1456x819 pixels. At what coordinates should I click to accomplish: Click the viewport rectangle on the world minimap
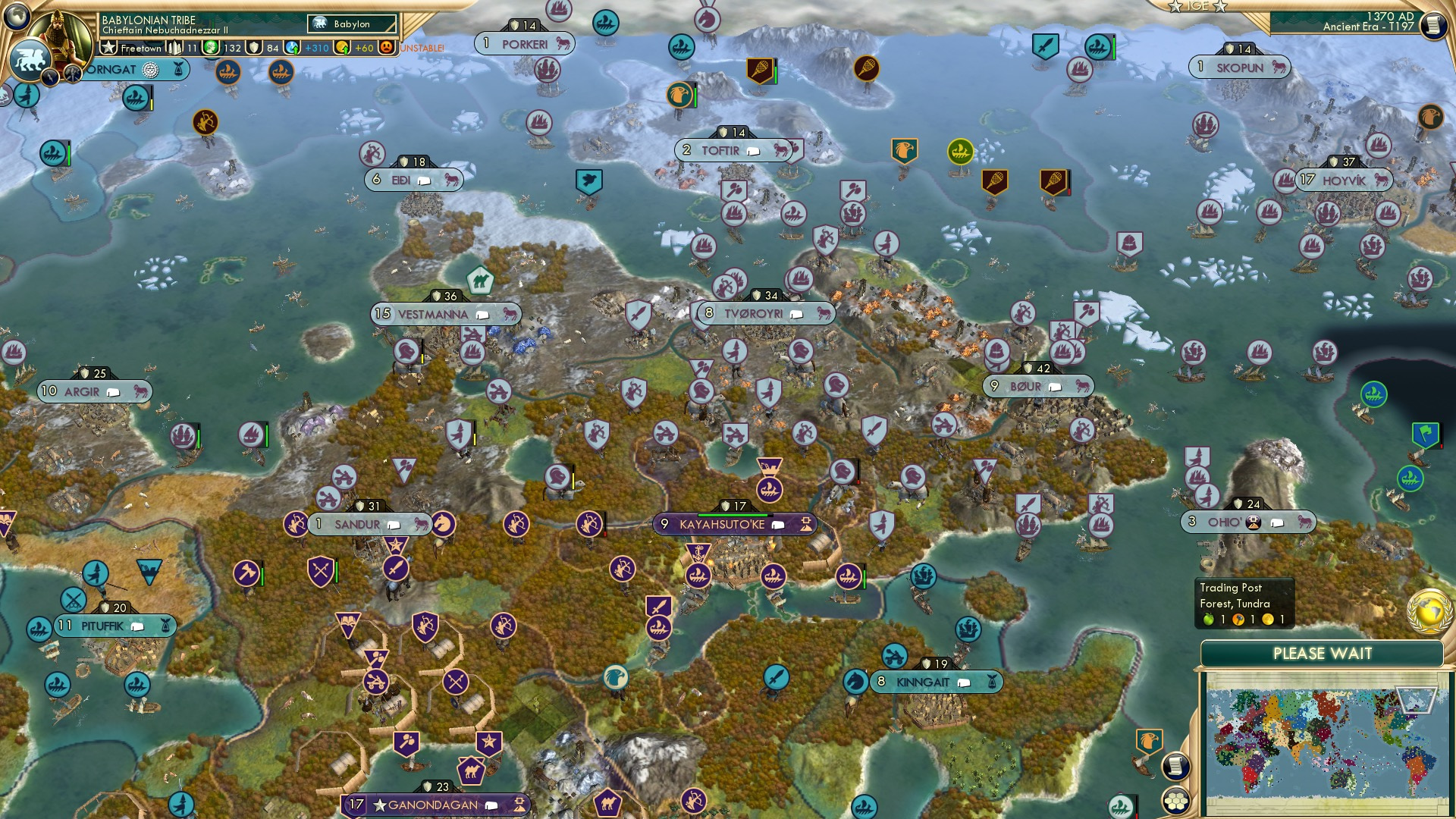coord(1416,700)
